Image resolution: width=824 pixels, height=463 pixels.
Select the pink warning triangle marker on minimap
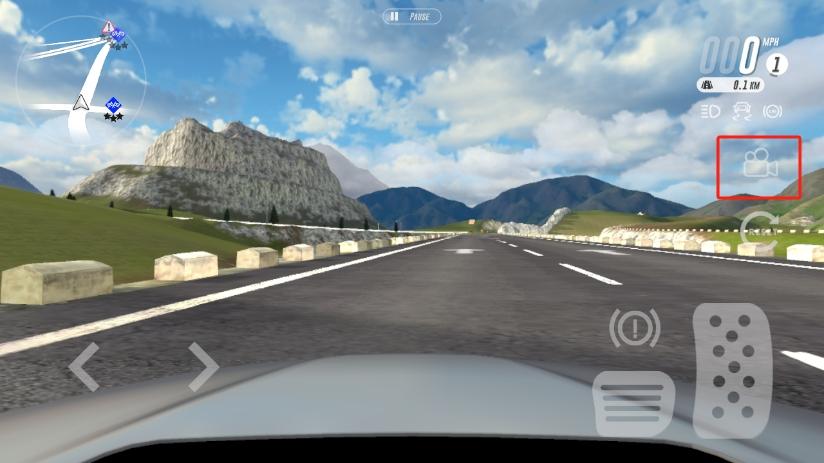107,24
